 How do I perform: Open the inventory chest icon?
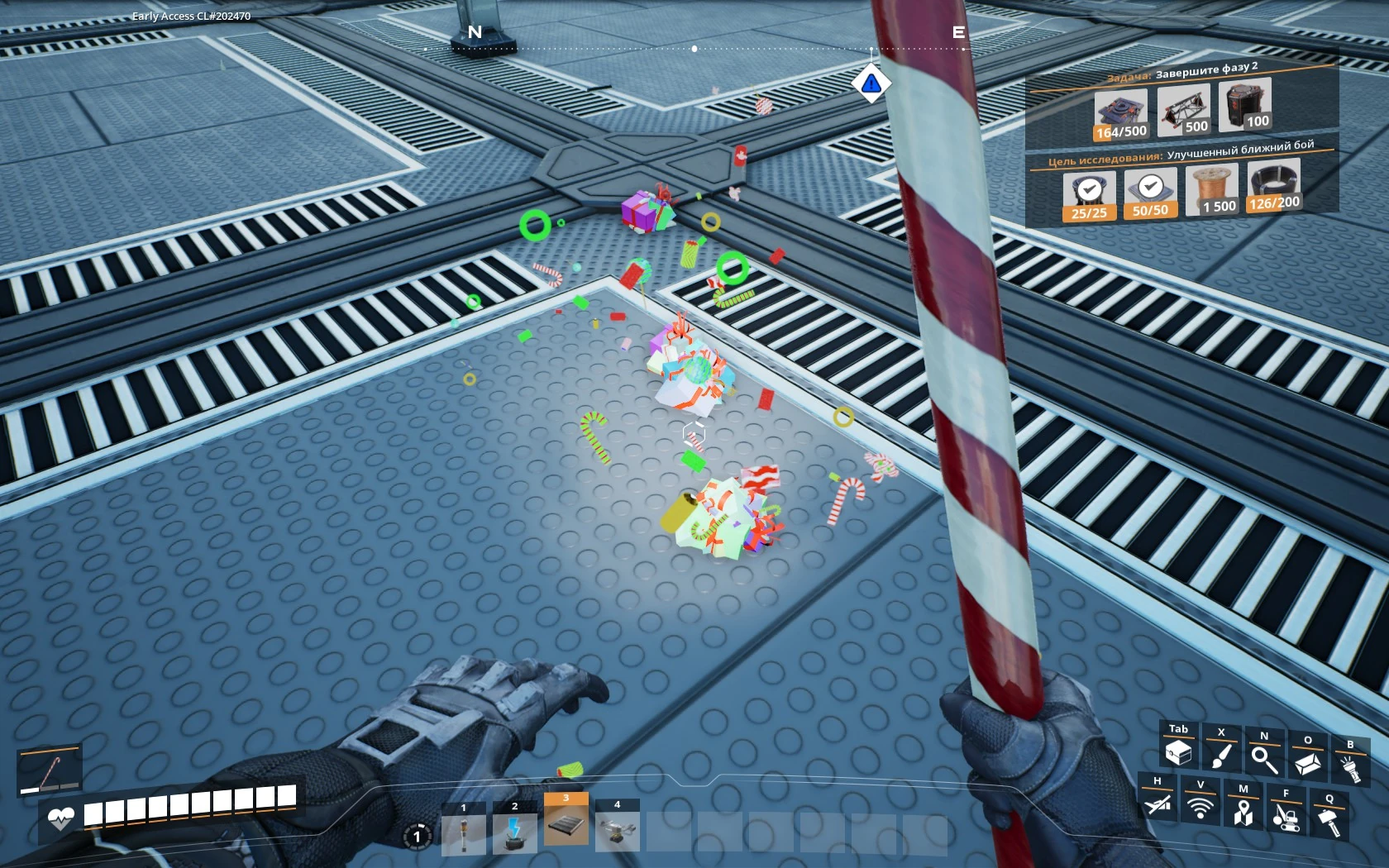[x=1178, y=751]
